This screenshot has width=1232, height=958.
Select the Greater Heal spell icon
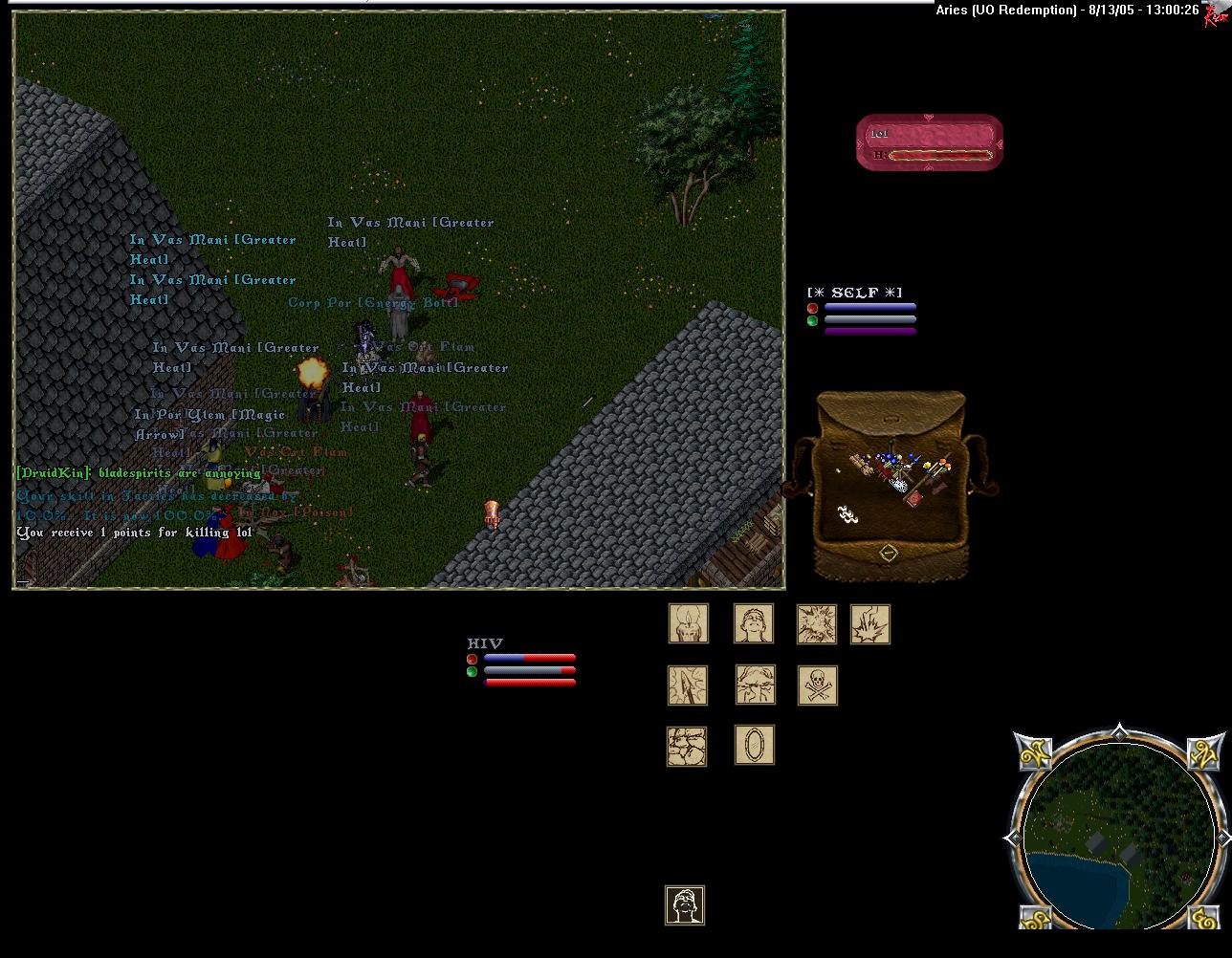[x=754, y=623]
